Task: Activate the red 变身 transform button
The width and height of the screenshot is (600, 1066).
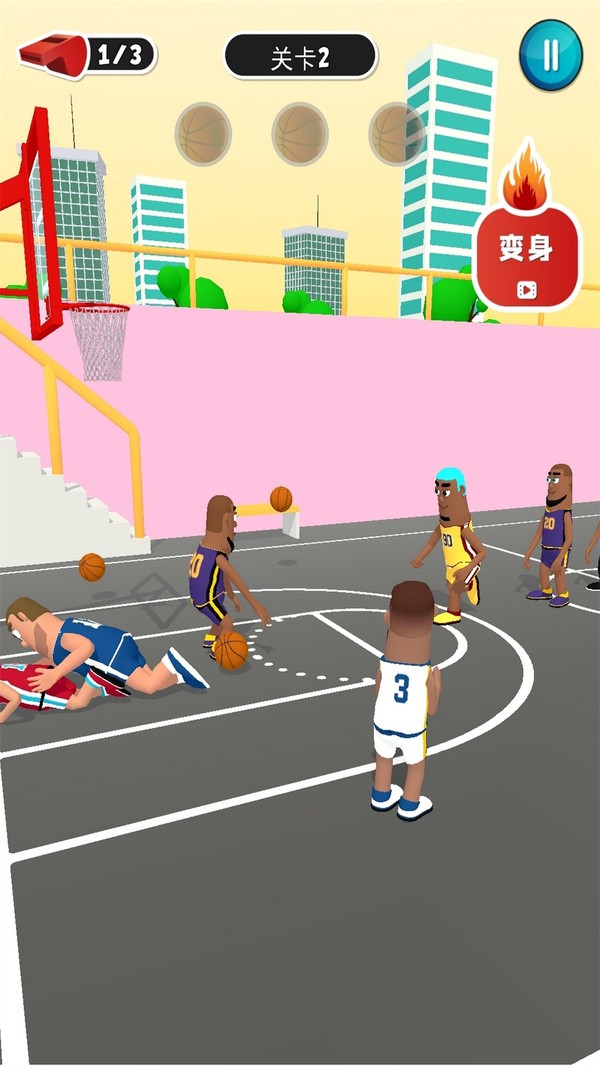Action: 526,254
